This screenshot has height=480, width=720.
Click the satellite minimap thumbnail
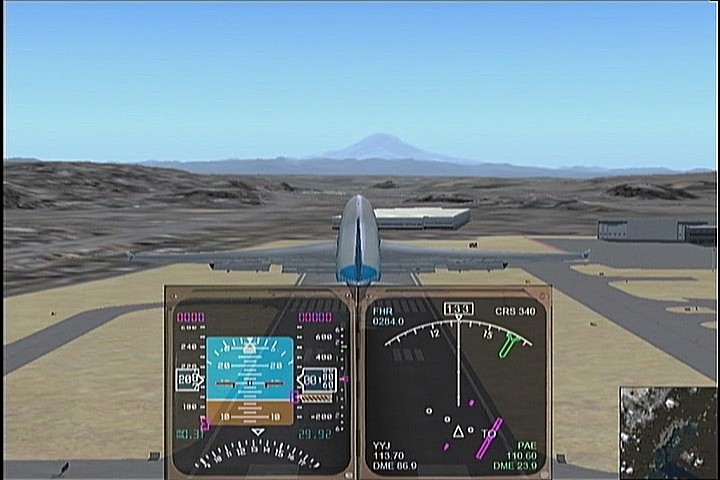pyautogui.click(x=667, y=432)
